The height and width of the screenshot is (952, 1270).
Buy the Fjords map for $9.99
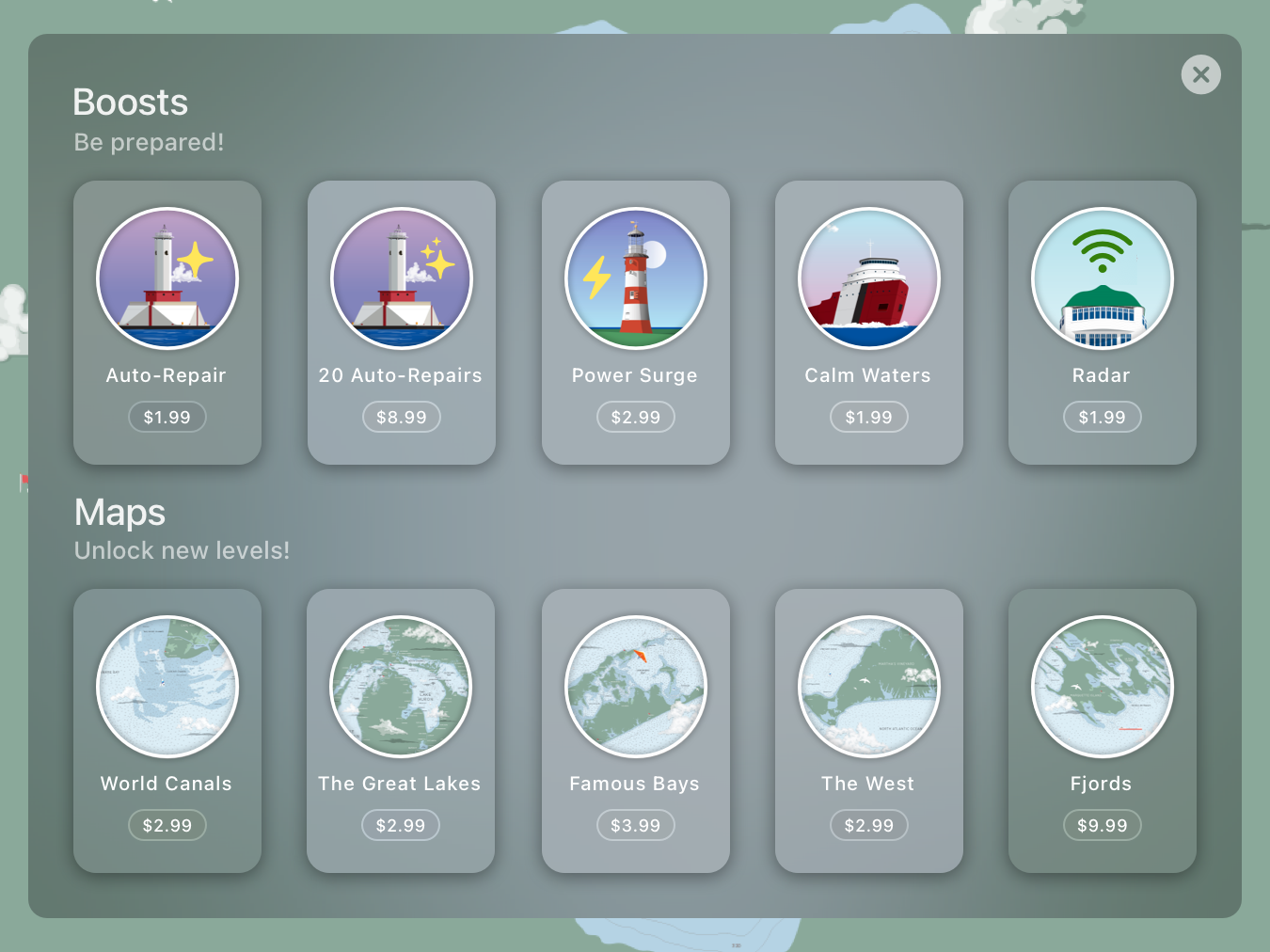point(1102,824)
